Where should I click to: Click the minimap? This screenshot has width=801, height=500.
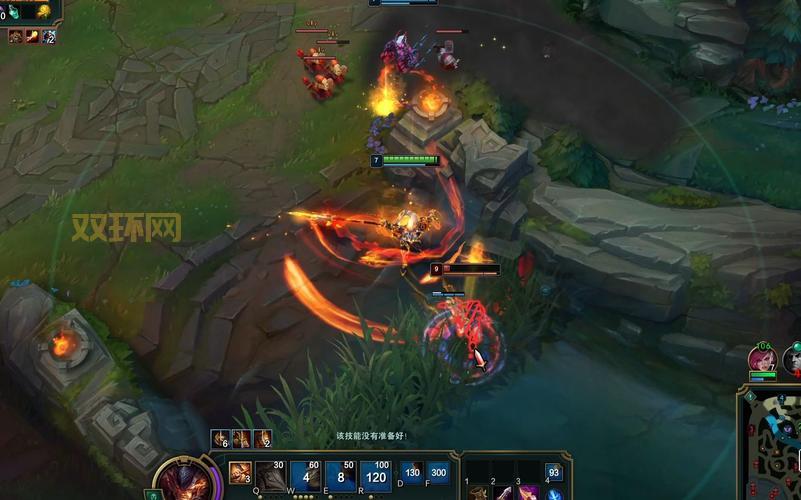click(772, 444)
